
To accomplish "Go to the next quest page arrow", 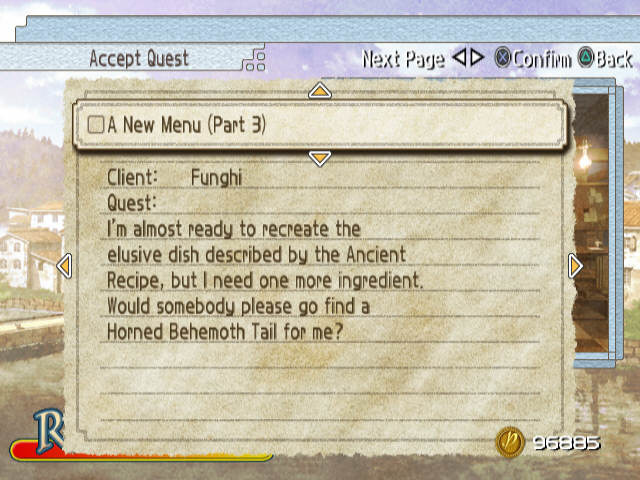I will 575,265.
